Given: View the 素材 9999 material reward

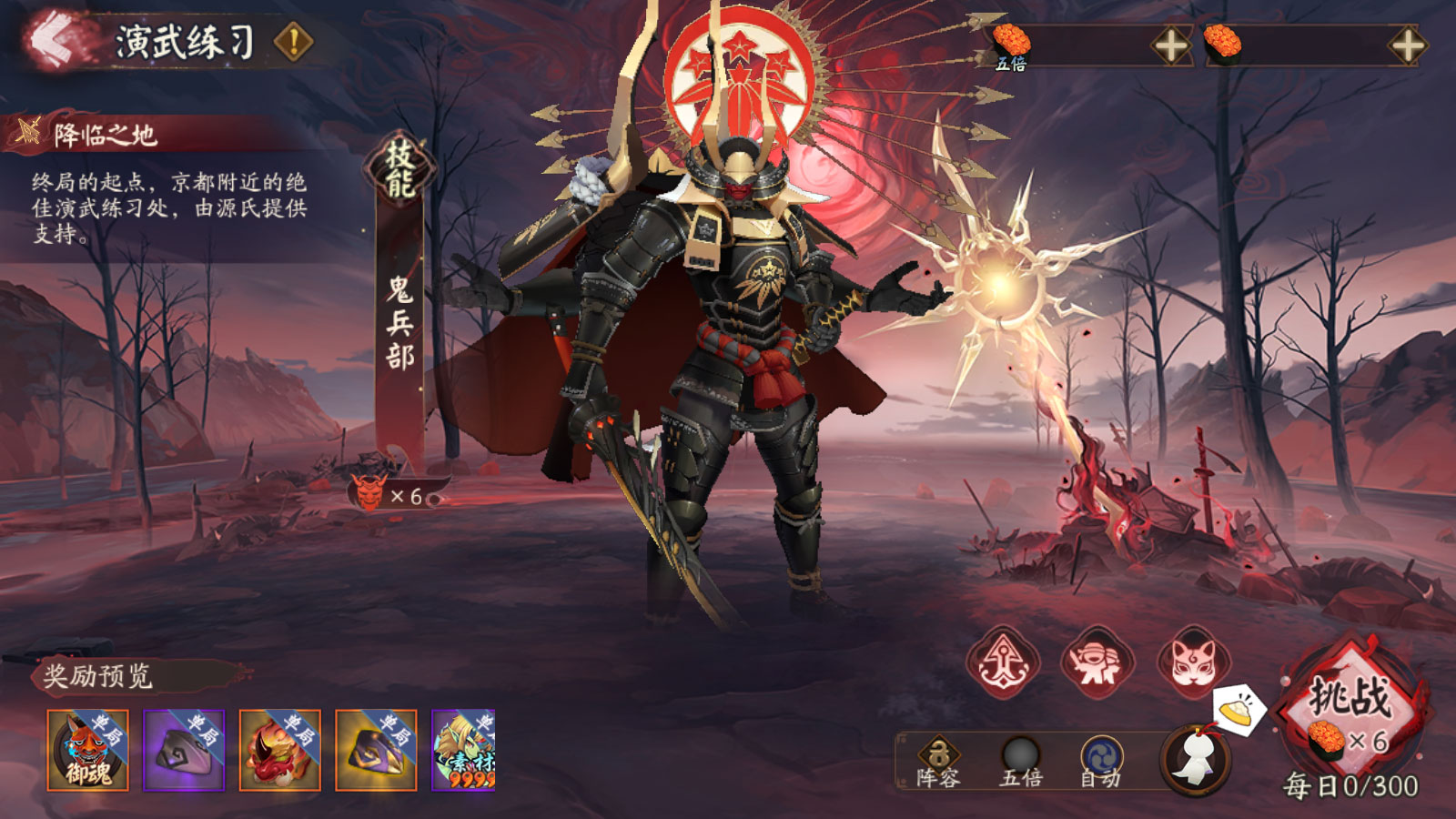Looking at the screenshot, I should point(464,750).
